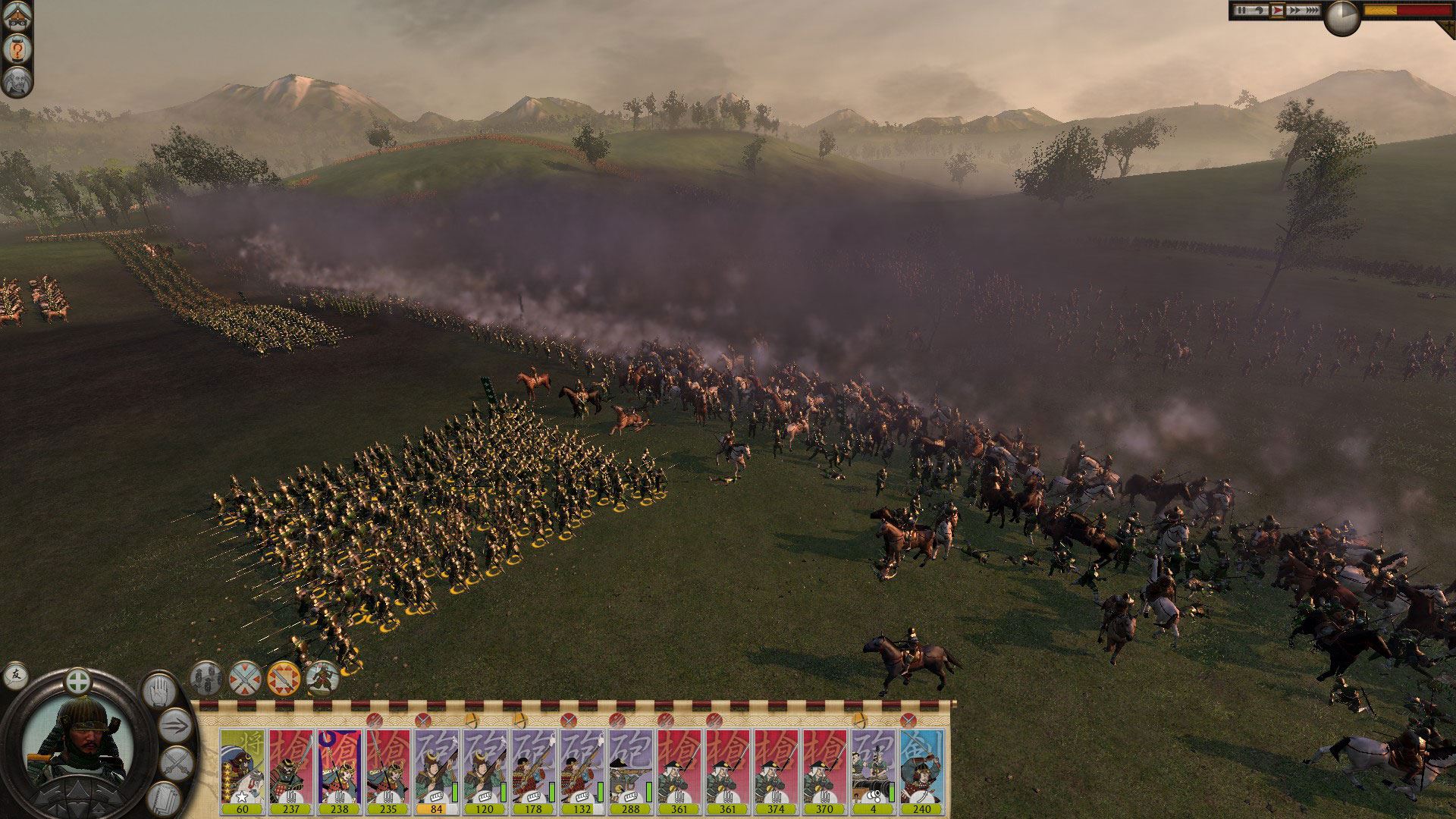
Task: Toggle the run arrow button
Action: click(175, 726)
